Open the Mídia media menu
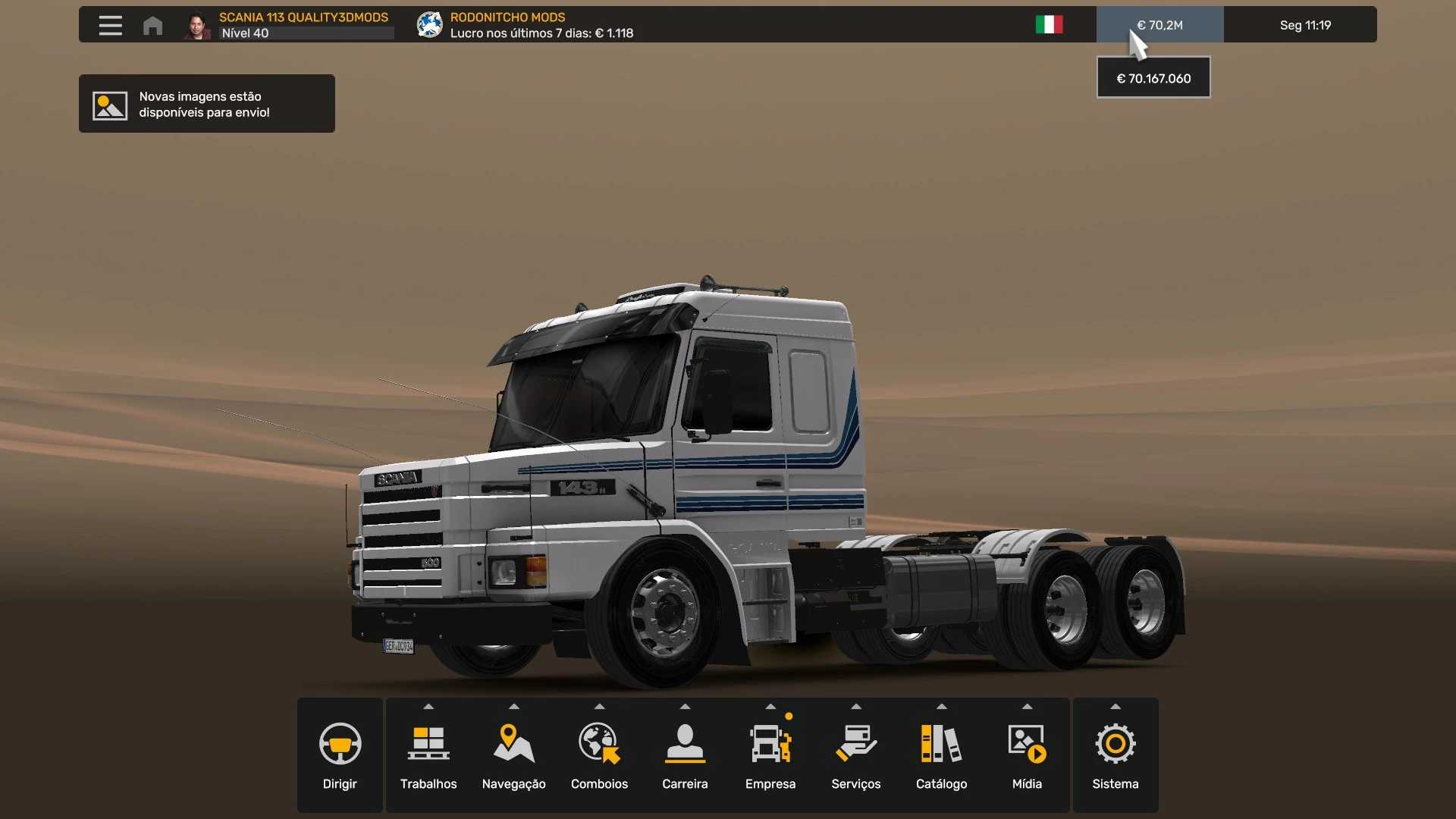The image size is (1456, 819). [1027, 755]
